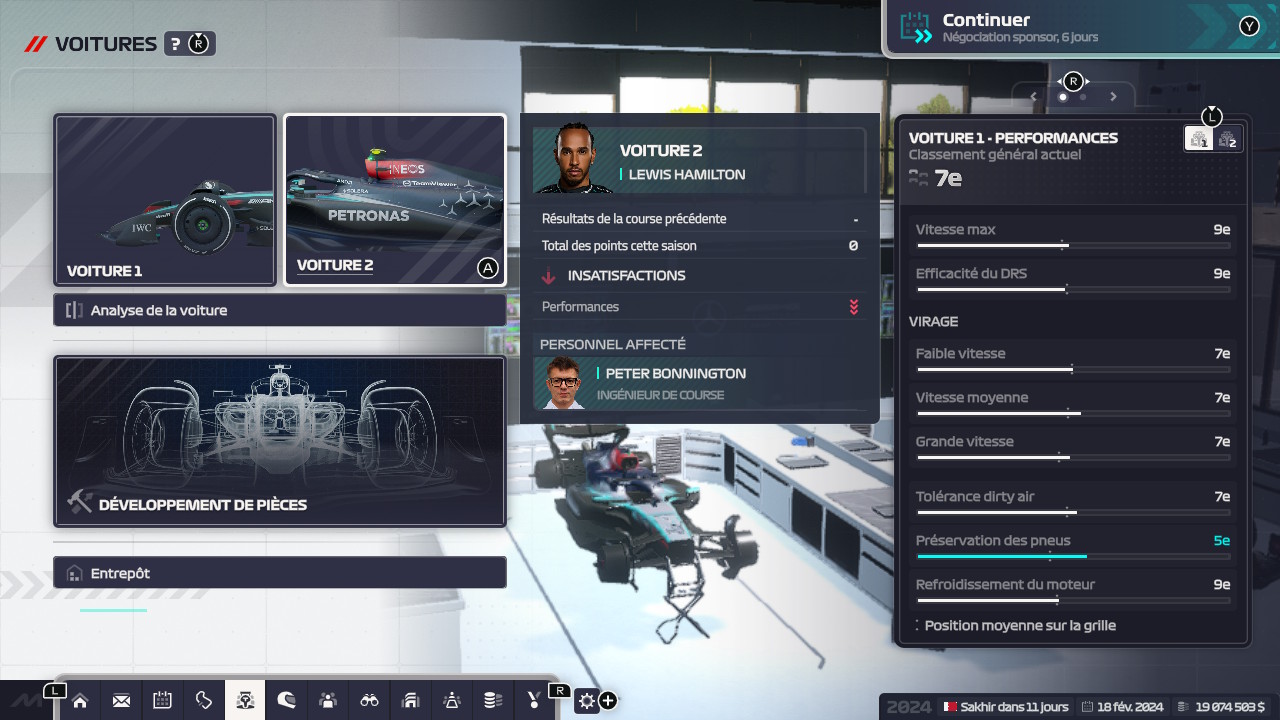Open the mail inbox tab

(x=121, y=700)
